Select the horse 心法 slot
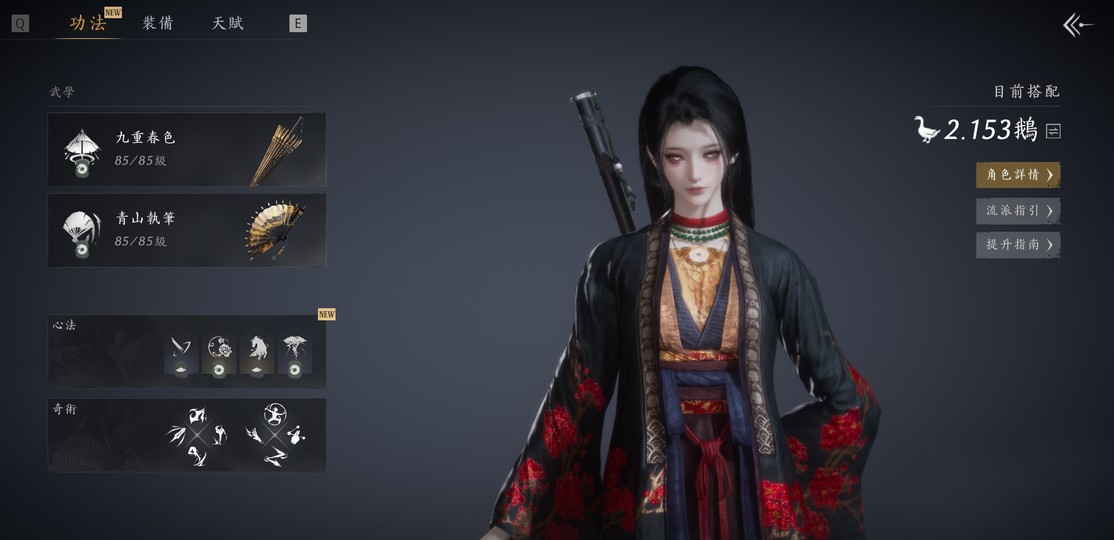The height and width of the screenshot is (540, 1114). point(257,354)
